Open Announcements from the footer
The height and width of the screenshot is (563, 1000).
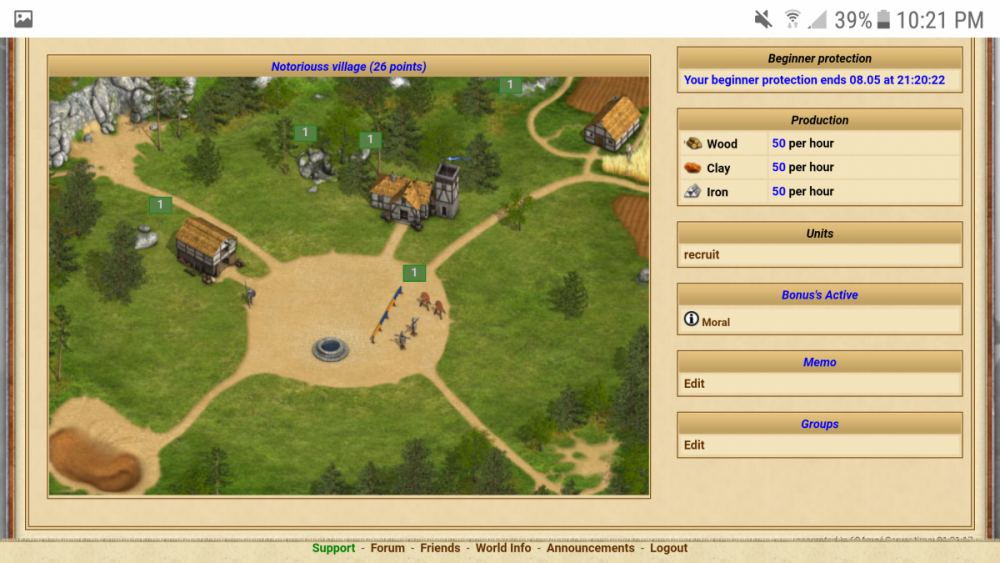tap(590, 548)
